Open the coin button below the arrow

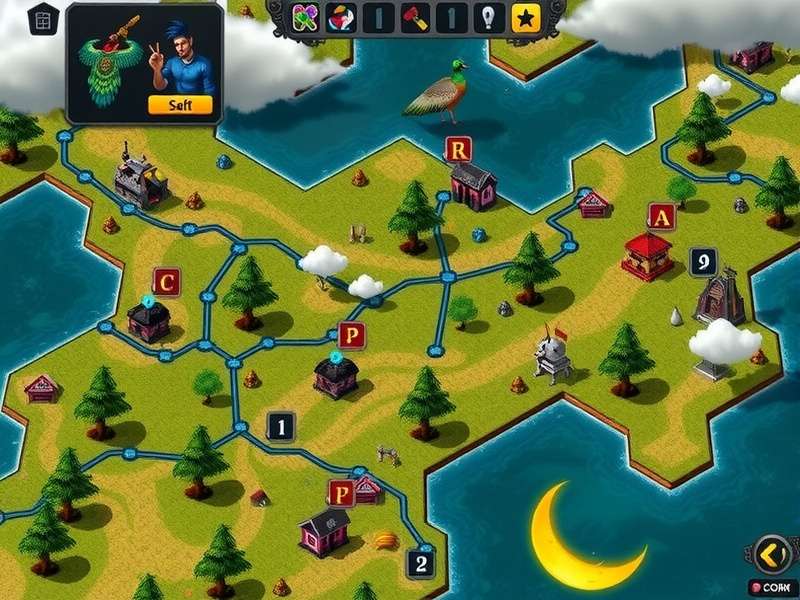click(x=772, y=588)
